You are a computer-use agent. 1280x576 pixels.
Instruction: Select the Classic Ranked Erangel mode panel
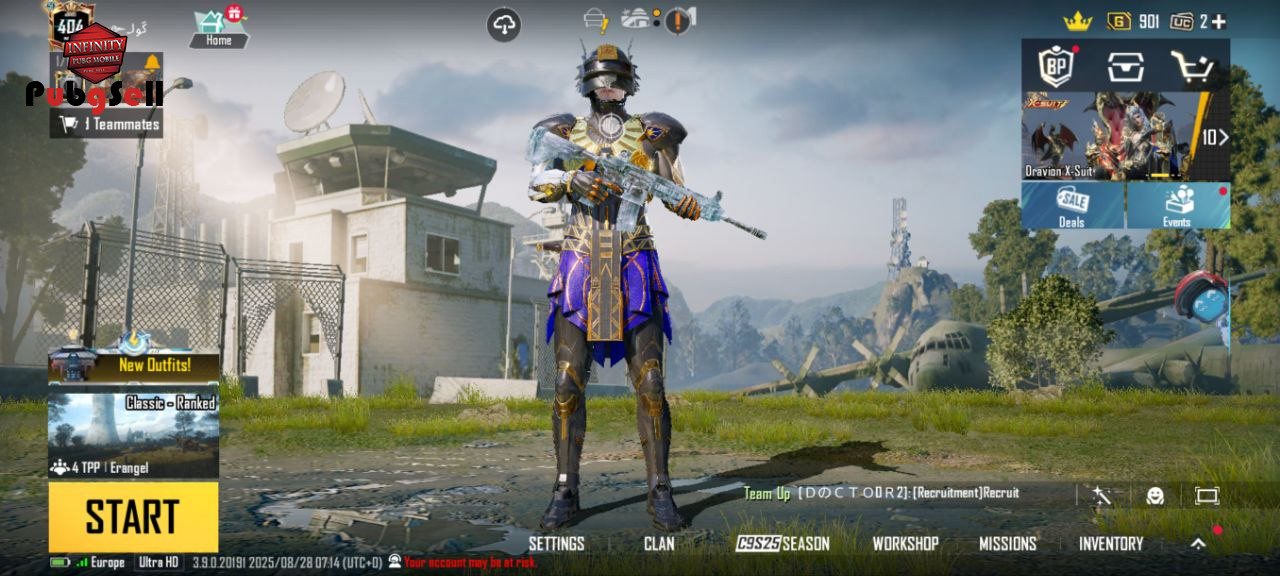tap(133, 435)
